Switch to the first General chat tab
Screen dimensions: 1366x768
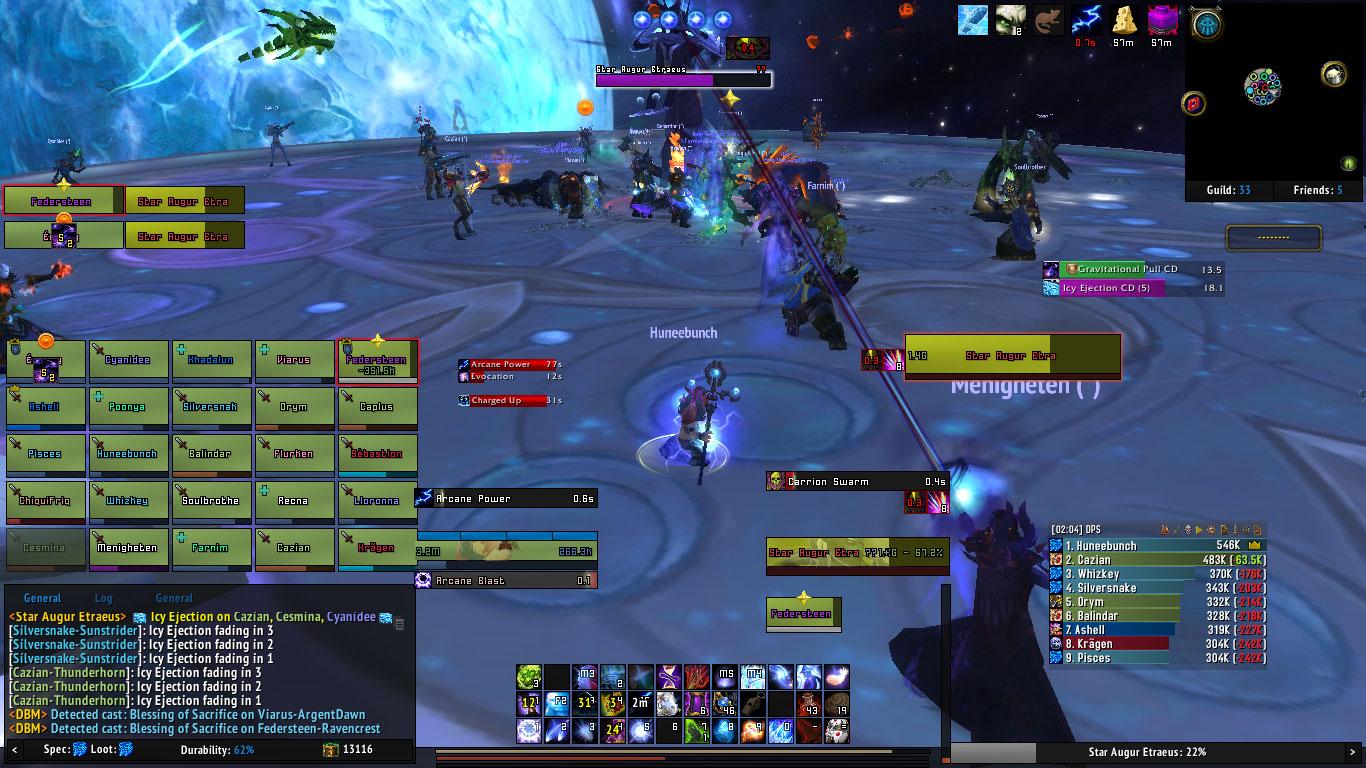pos(42,598)
